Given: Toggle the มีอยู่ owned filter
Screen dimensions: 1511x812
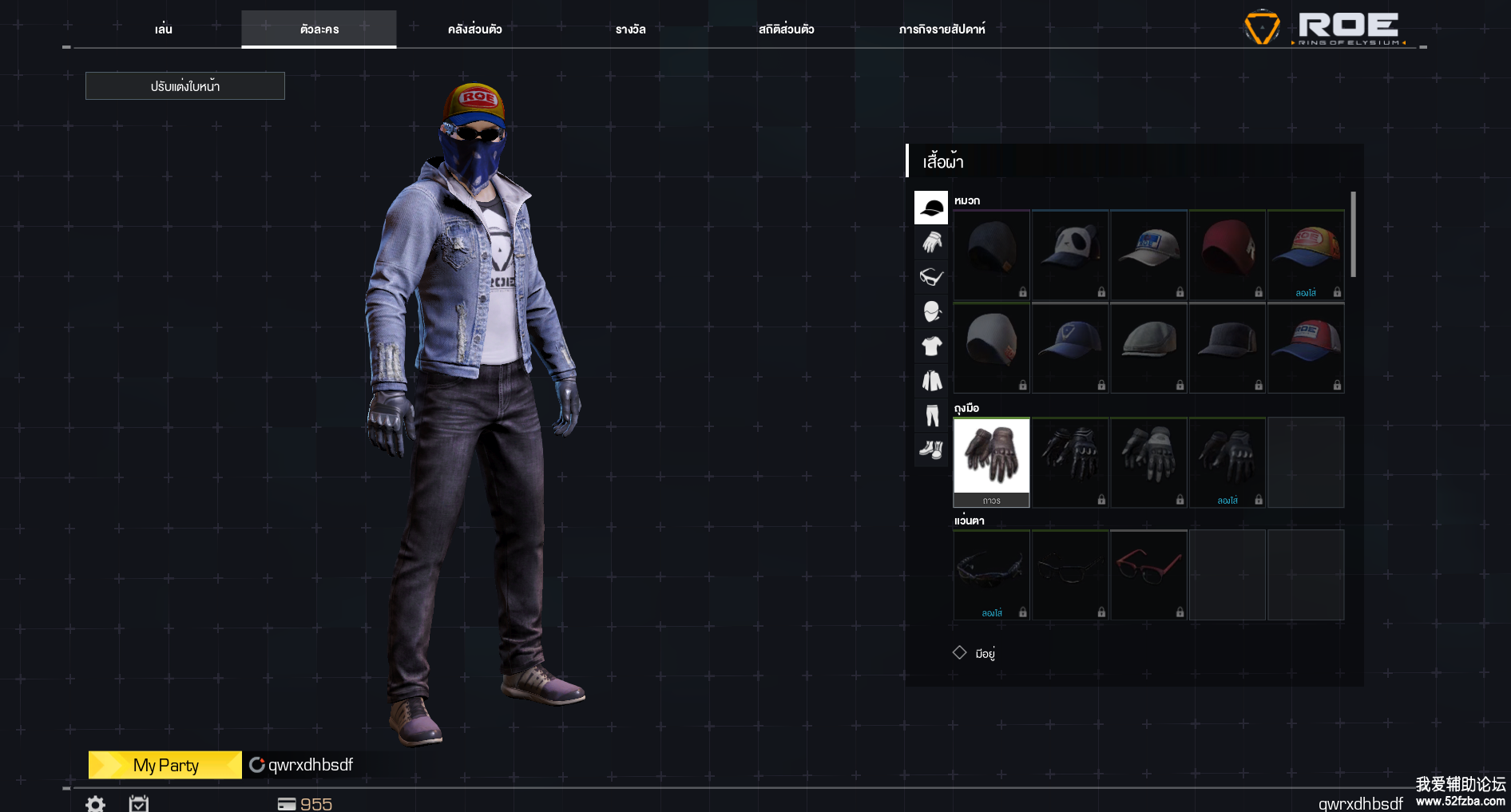Looking at the screenshot, I should point(960,653).
